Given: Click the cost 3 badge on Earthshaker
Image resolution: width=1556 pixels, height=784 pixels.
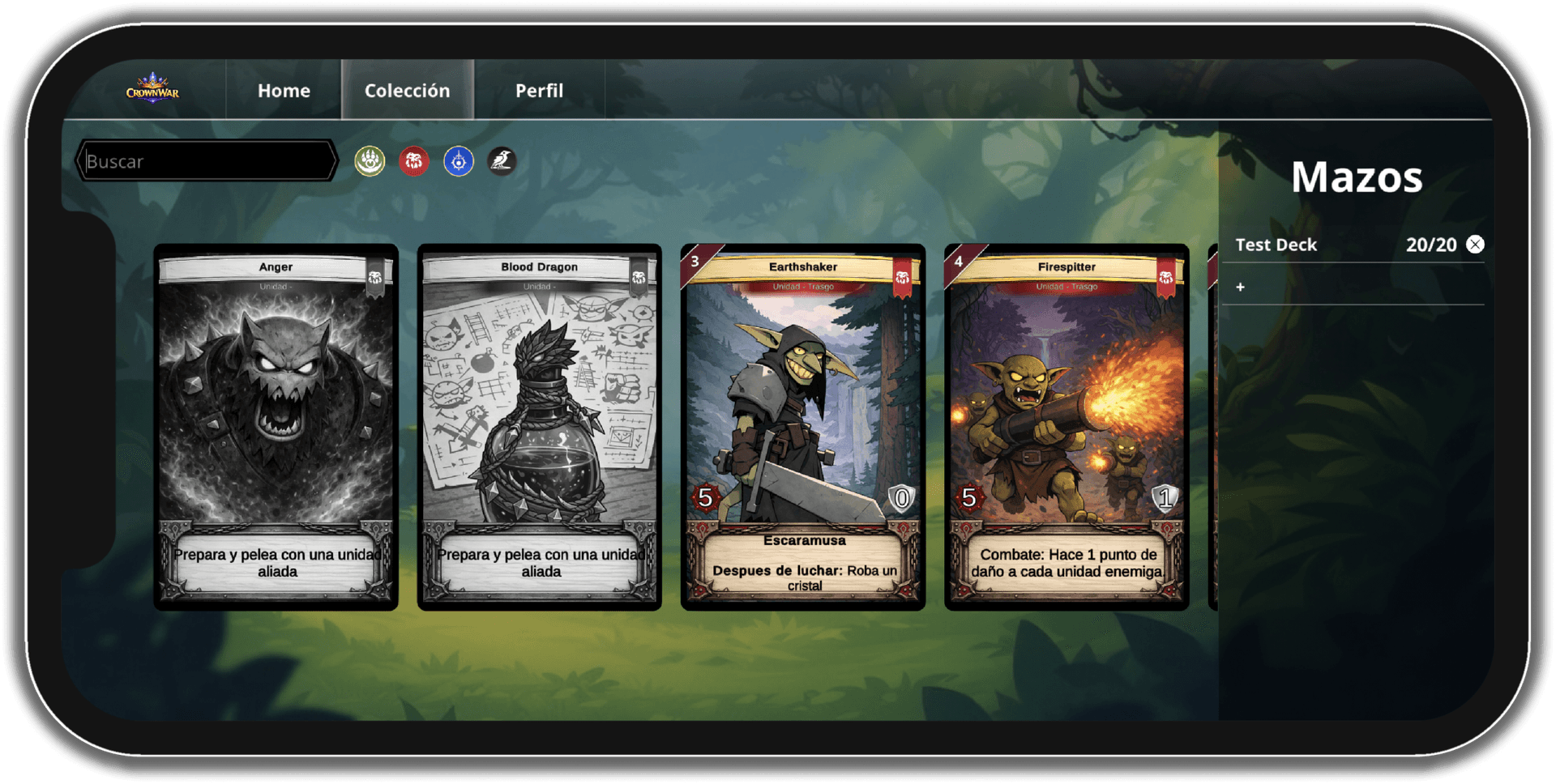Looking at the screenshot, I should pos(695,261).
